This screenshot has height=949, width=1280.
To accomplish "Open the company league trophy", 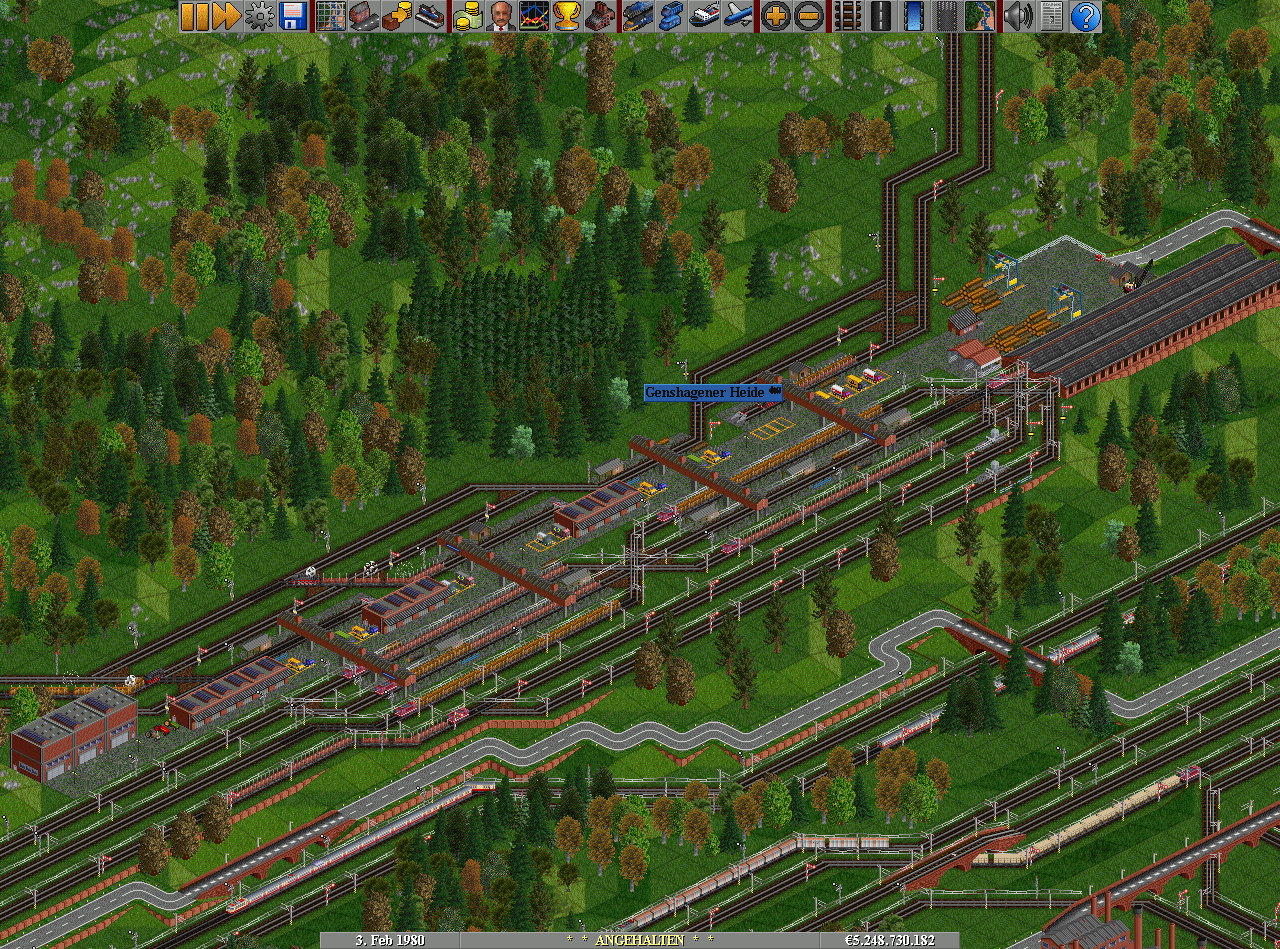I will coord(566,16).
